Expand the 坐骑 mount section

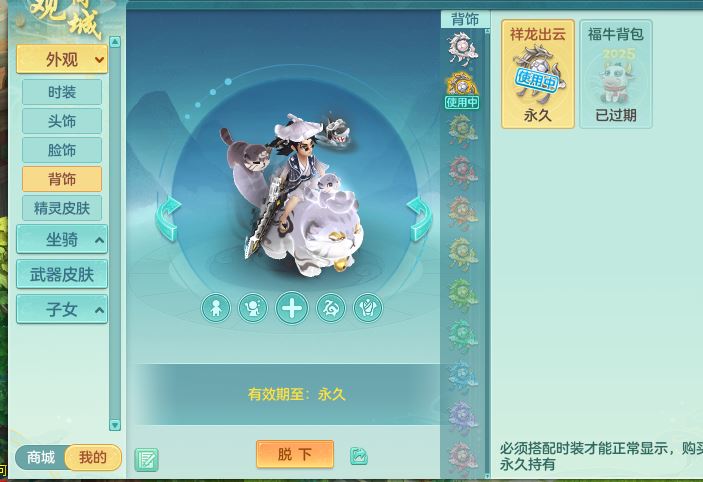coord(62,240)
